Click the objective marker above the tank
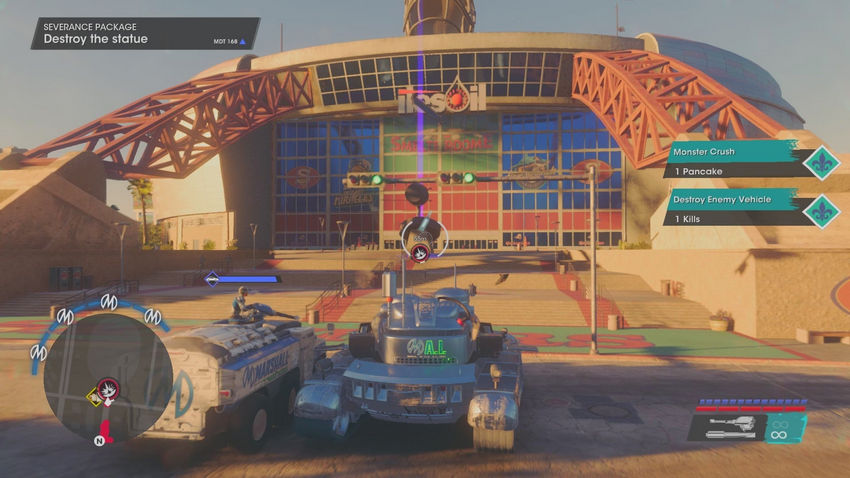This screenshot has width=850, height=478. coord(417,236)
